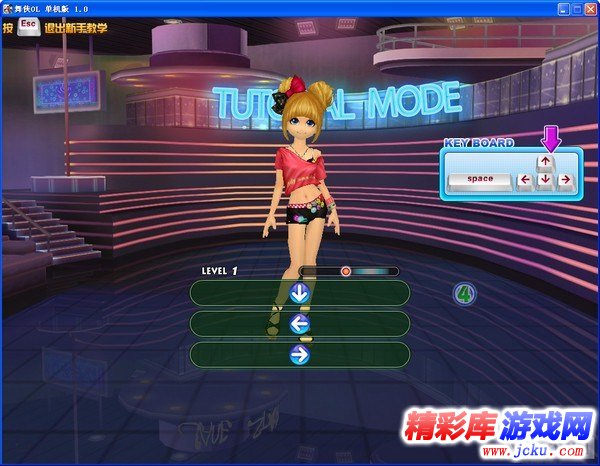Image resolution: width=600 pixels, height=466 pixels.
Task: Click the space key on the KEY BOARD panel
Action: [479, 180]
